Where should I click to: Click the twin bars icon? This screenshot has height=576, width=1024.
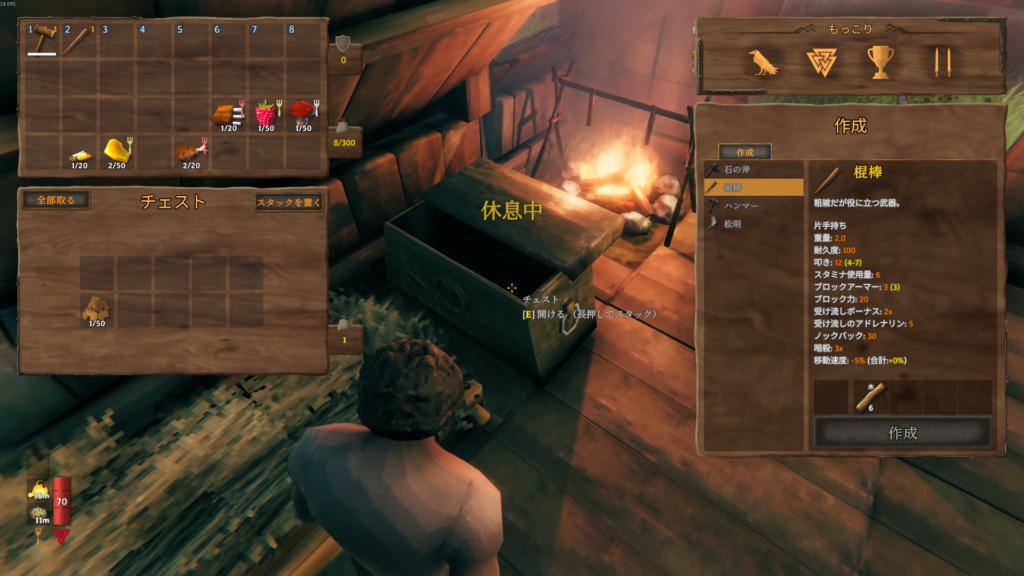click(x=937, y=62)
